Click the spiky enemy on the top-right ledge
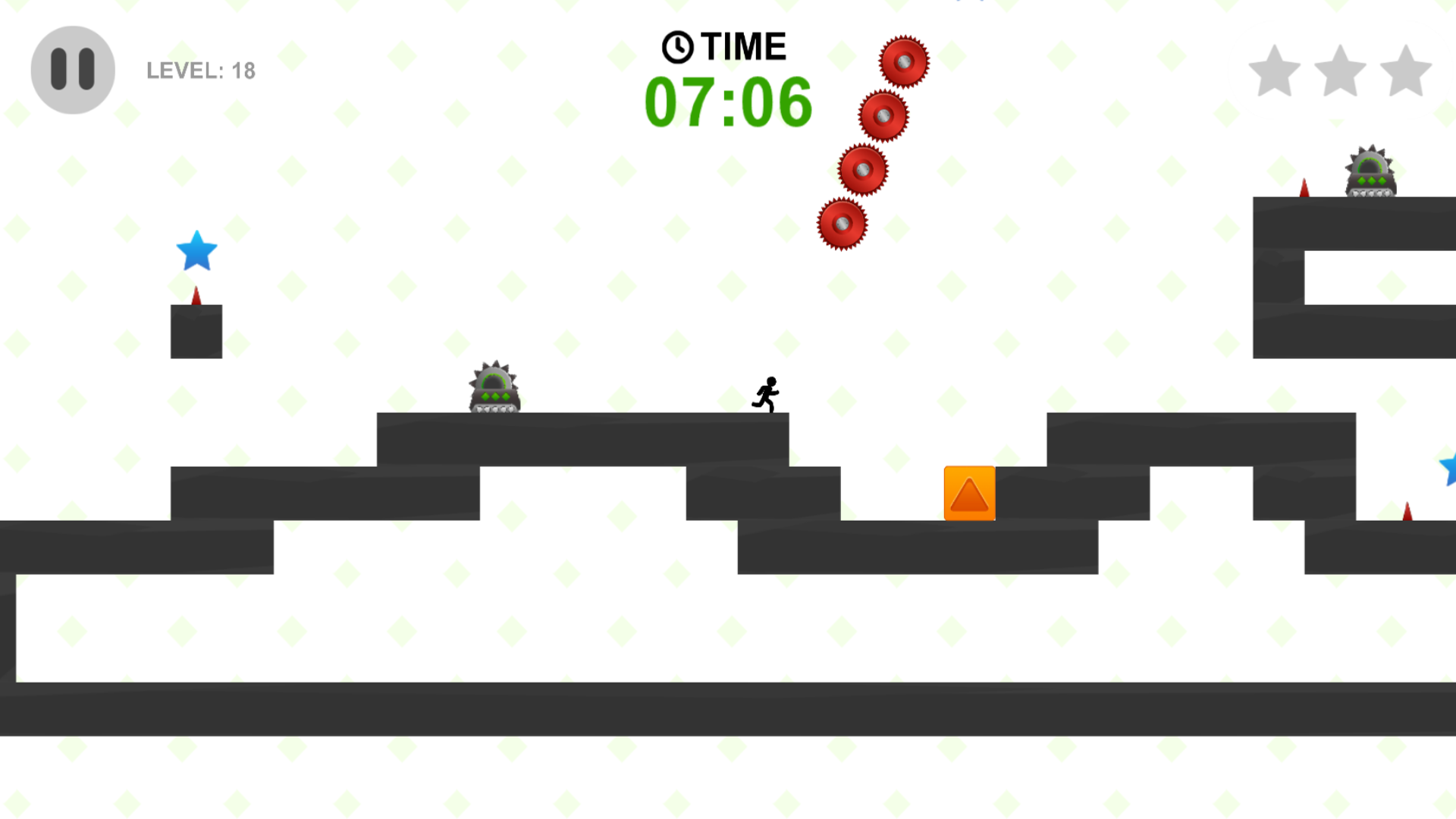 pyautogui.click(x=1368, y=171)
